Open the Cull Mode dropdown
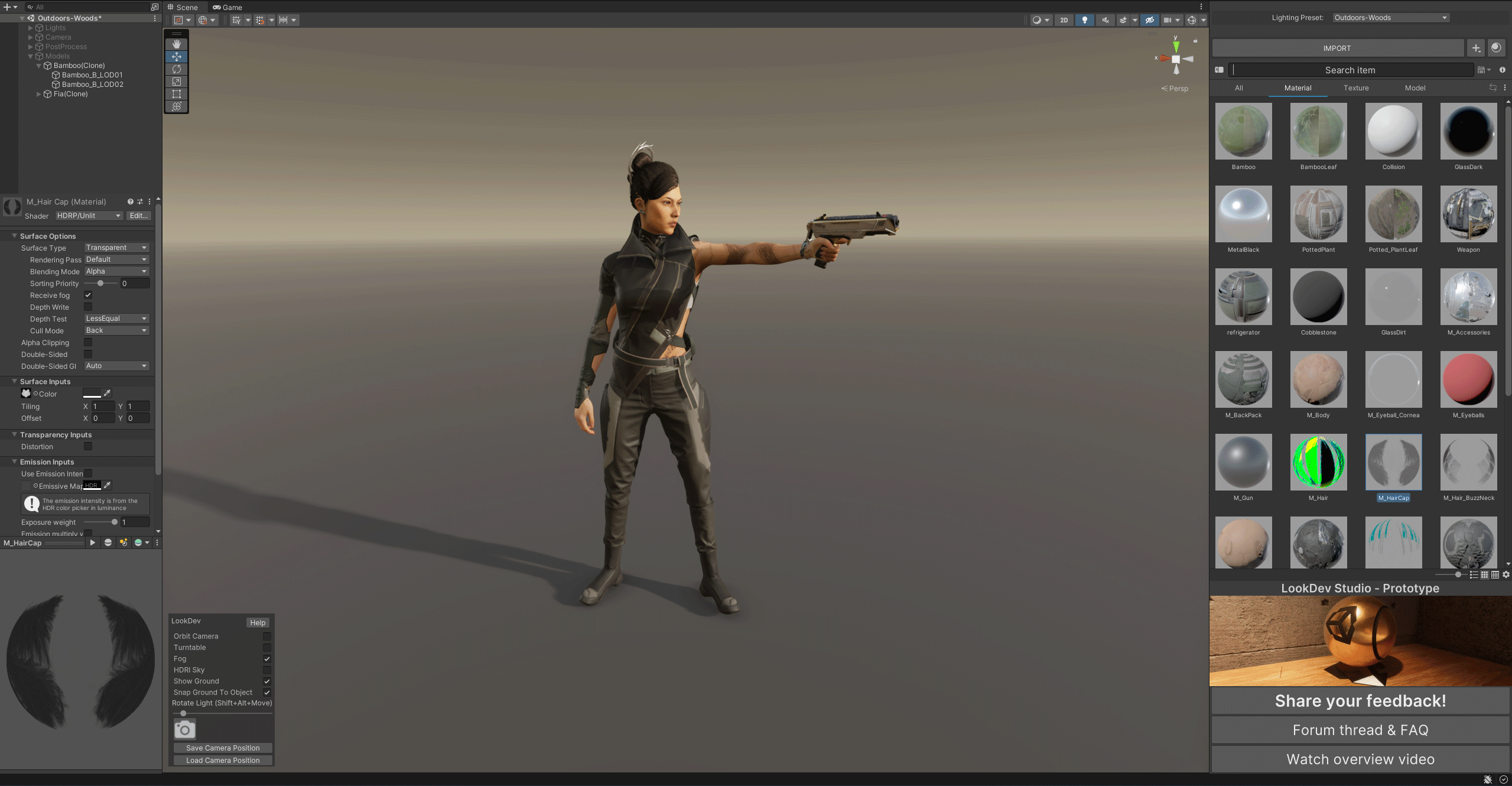 coord(116,330)
